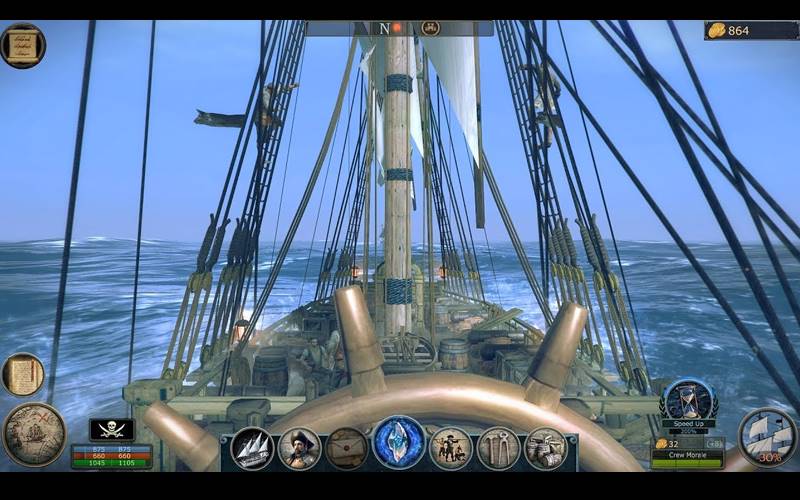
Task: Open the cargo barrels icon
Action: tap(546, 448)
